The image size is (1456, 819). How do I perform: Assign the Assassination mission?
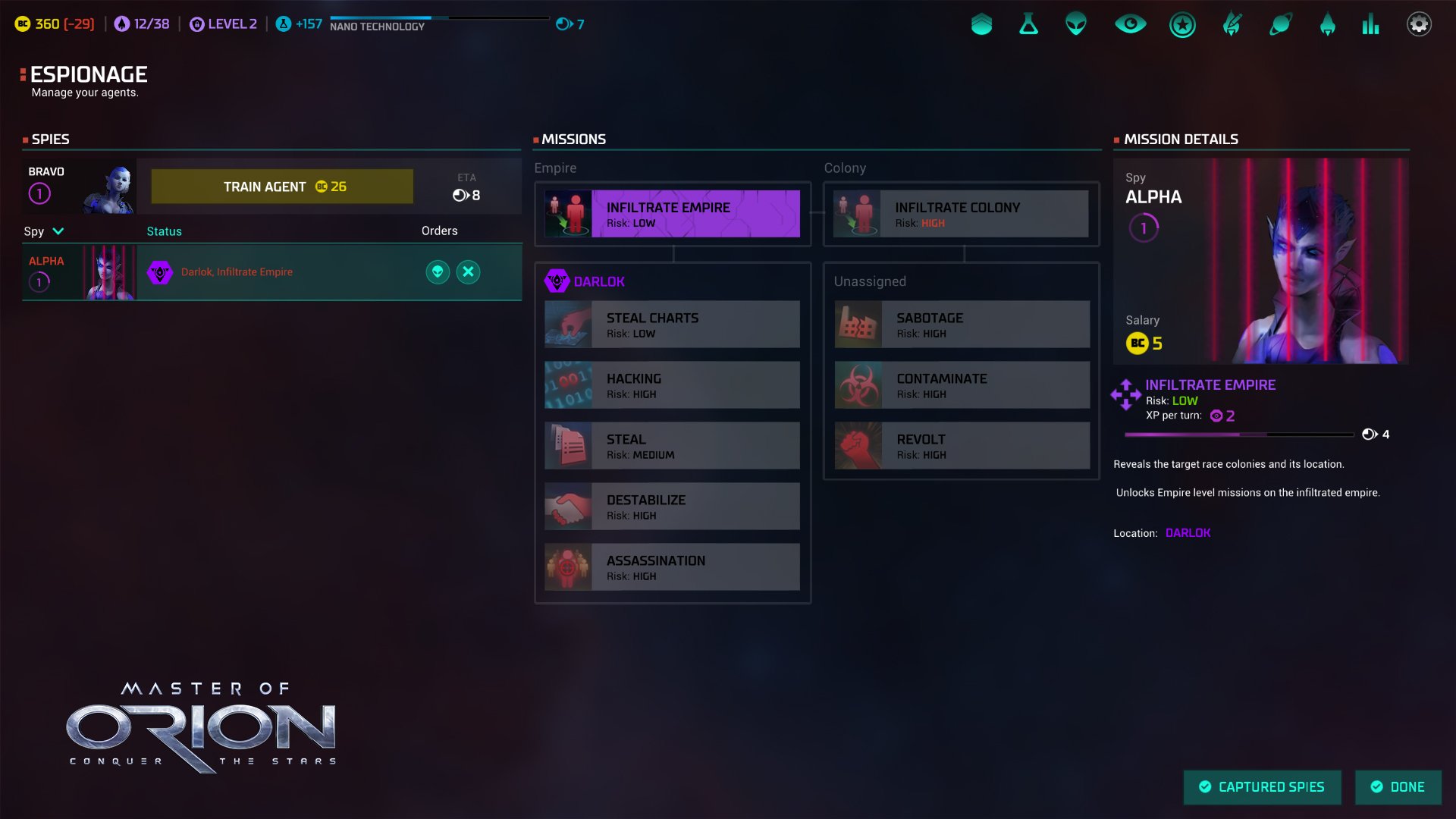[672, 567]
